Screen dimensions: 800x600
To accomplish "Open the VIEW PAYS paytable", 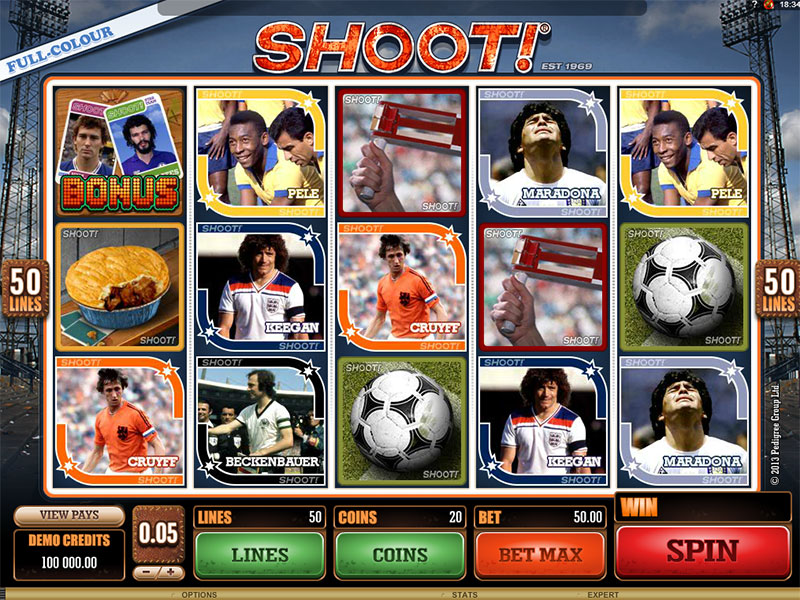I will tap(69, 516).
